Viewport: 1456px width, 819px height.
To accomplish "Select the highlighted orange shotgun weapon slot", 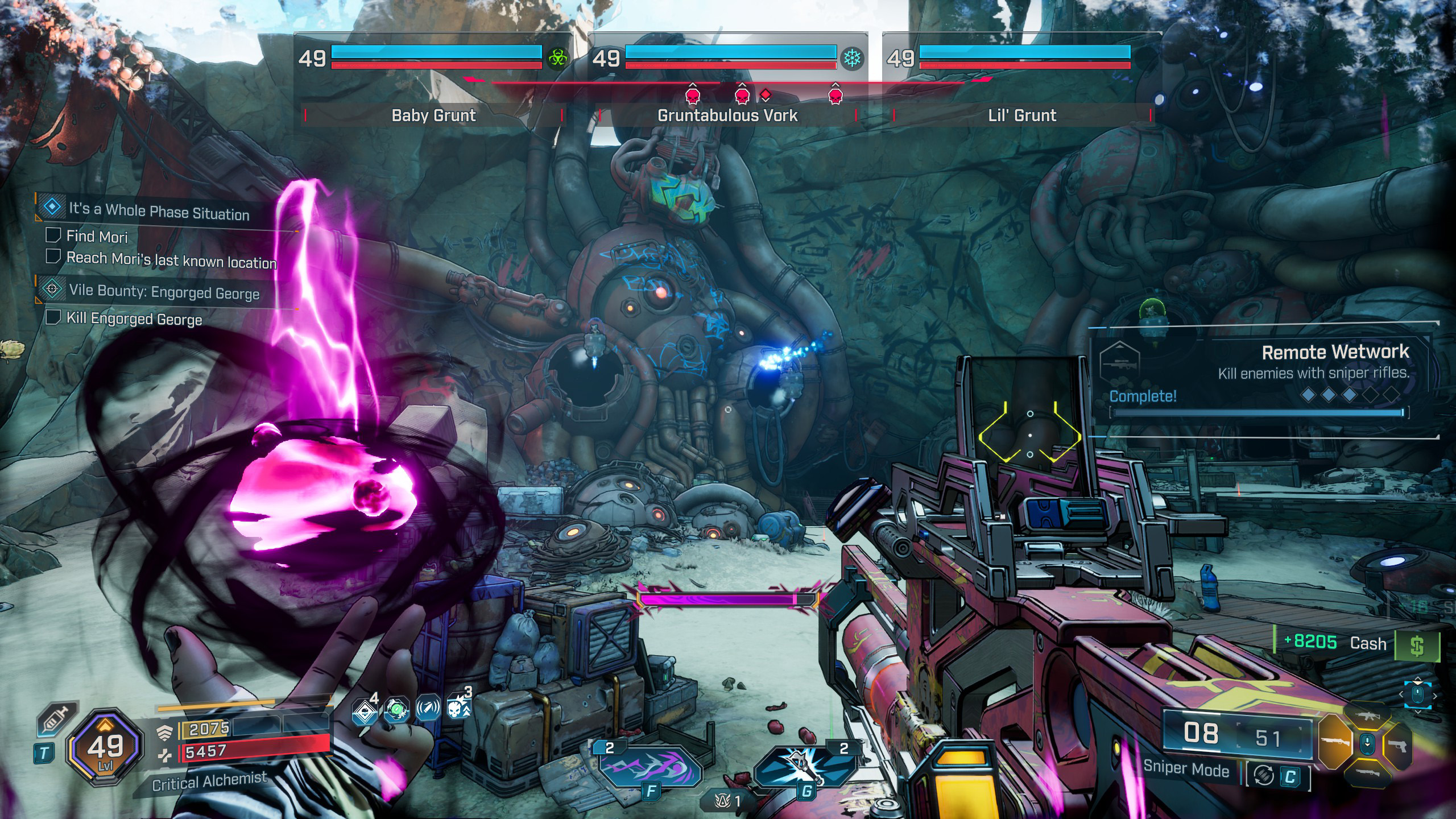I will point(1334,742).
